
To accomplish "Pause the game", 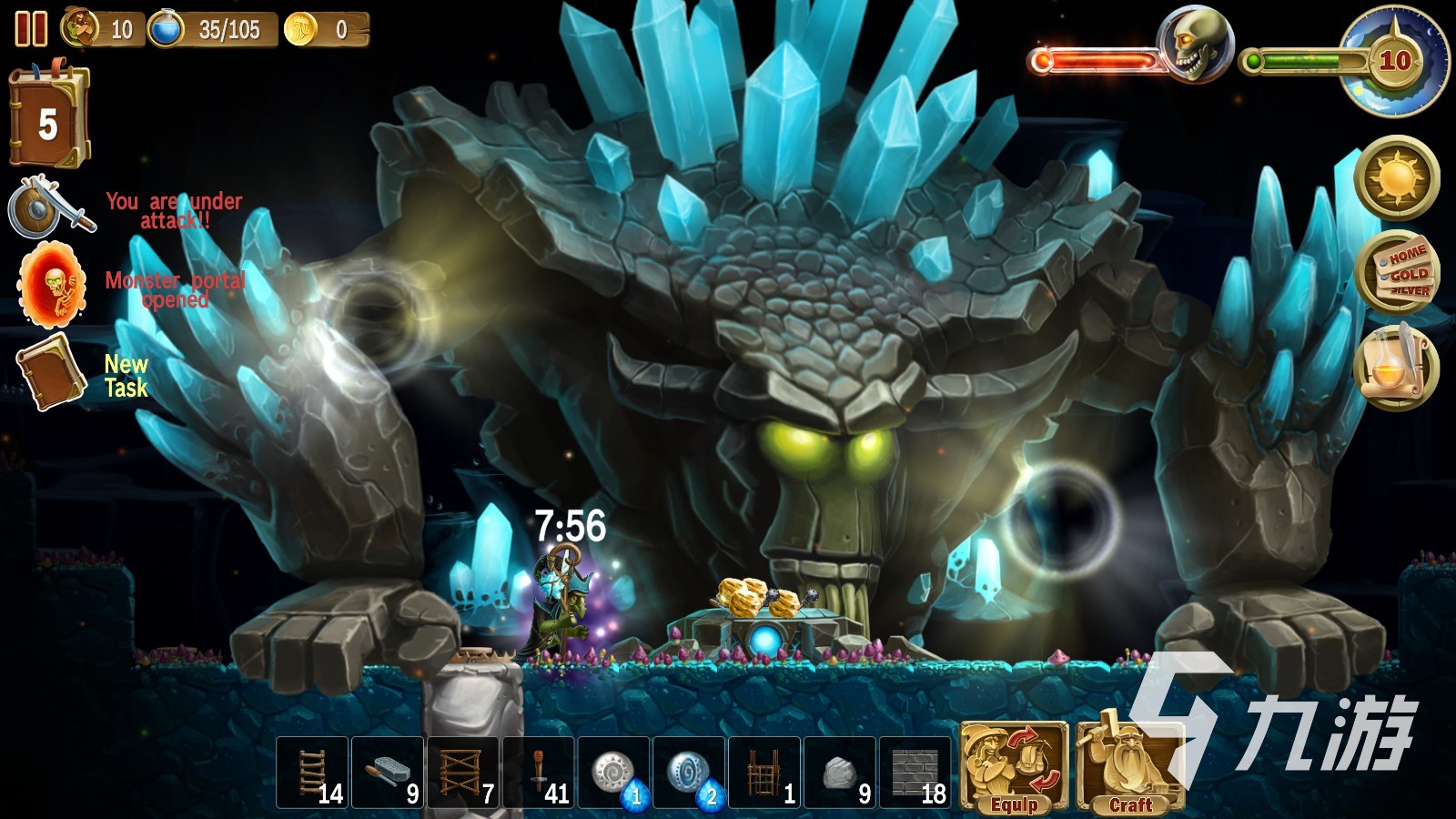I will (31, 29).
